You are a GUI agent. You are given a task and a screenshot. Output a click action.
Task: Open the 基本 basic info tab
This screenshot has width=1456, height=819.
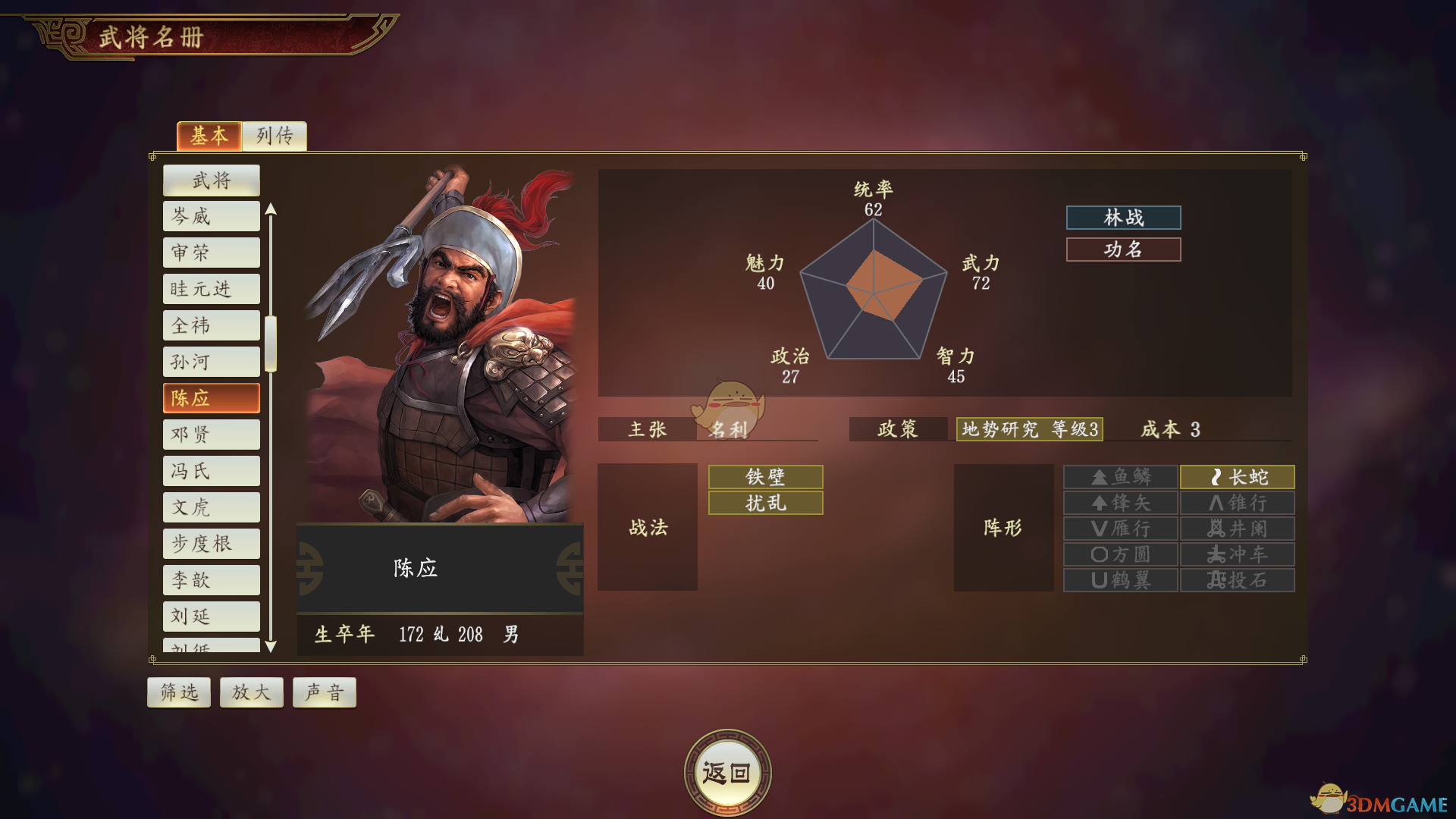209,136
